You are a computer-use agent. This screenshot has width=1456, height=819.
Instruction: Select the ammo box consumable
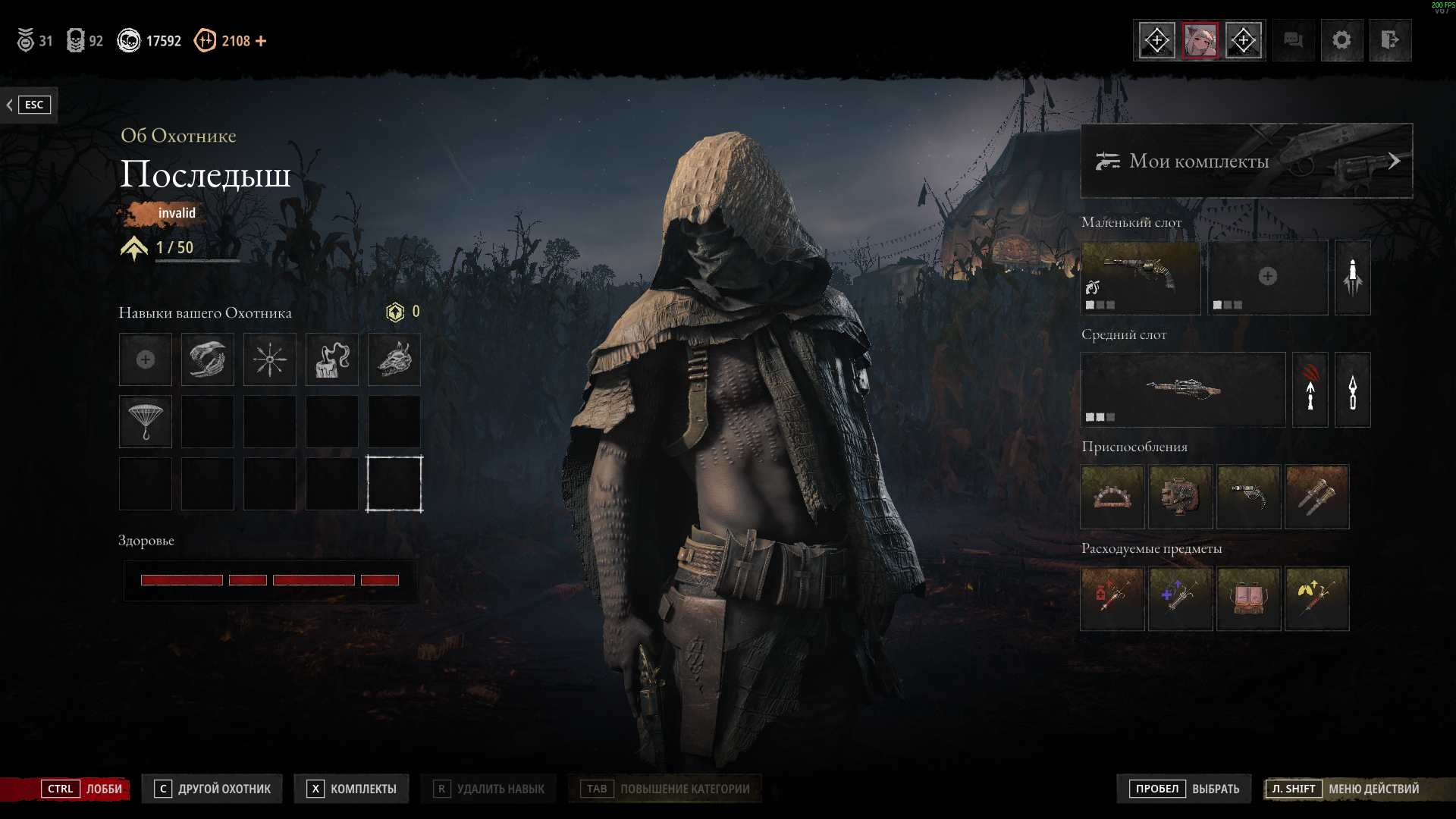pos(1249,598)
